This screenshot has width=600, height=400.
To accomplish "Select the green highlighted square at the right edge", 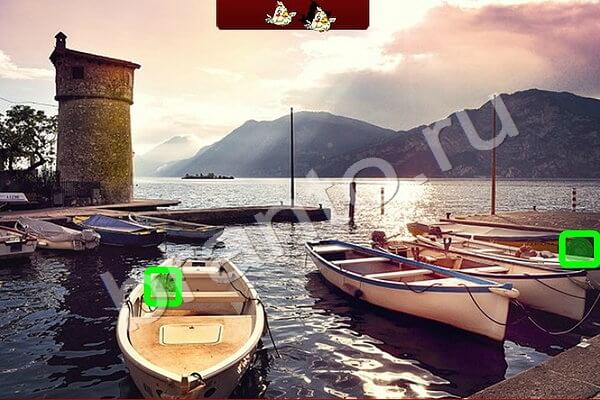I will [x=578, y=249].
